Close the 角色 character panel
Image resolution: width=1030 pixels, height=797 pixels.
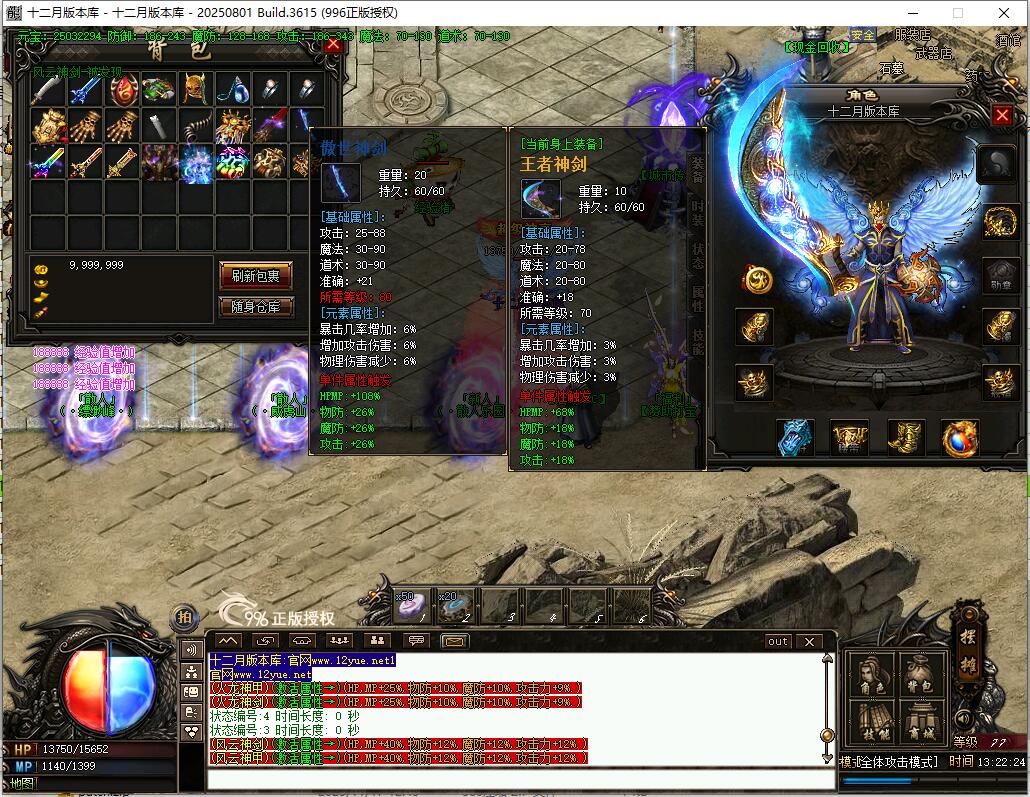pos(1002,115)
